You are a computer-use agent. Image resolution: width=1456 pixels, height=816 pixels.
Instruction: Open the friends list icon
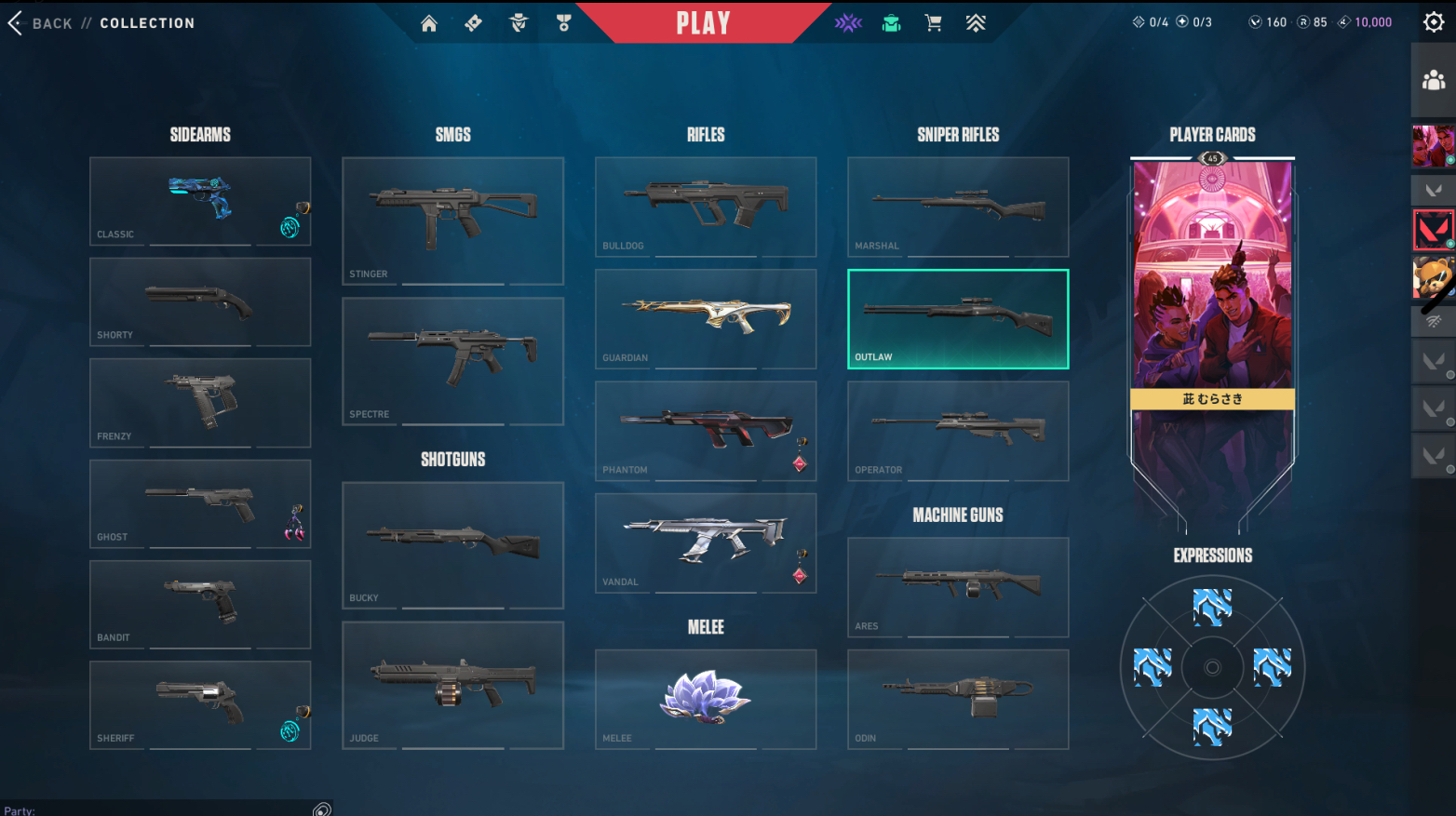coord(1434,81)
